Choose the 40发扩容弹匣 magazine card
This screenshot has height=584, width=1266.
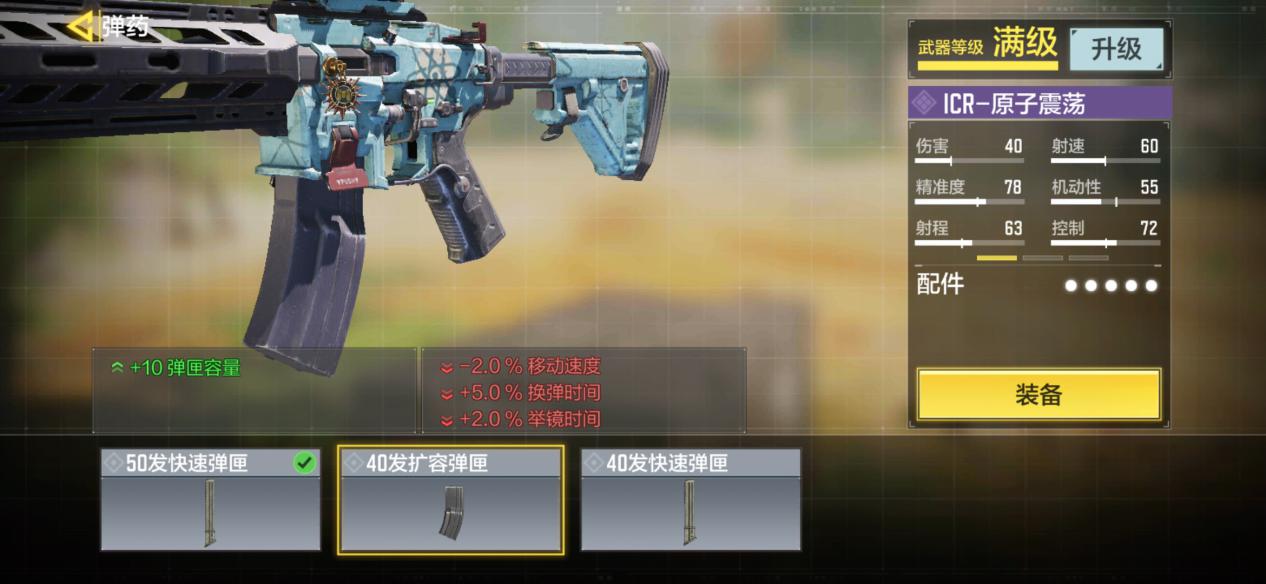(x=450, y=500)
